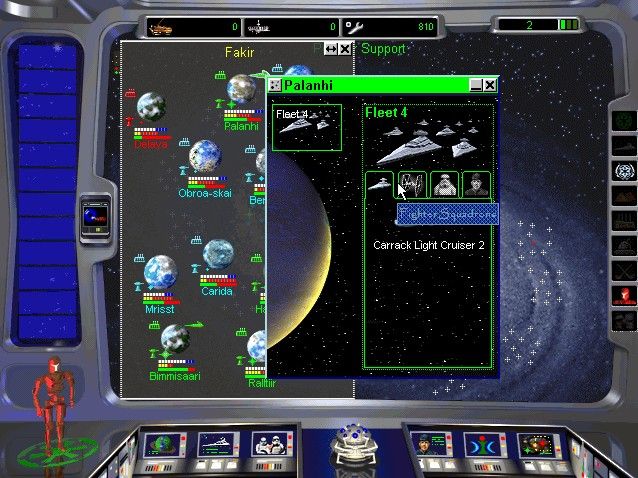The image size is (638, 478).
Task: Select Carrack Light Cruiser 2 entry
Action: coord(428,245)
